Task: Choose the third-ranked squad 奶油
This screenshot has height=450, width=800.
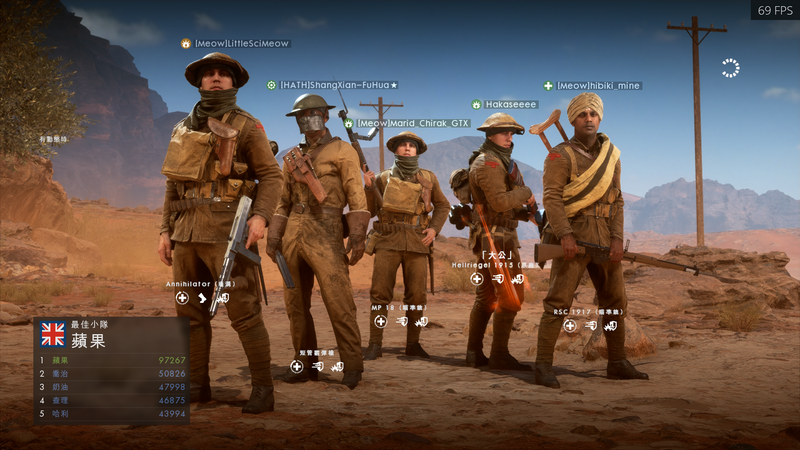Action: coord(112,387)
